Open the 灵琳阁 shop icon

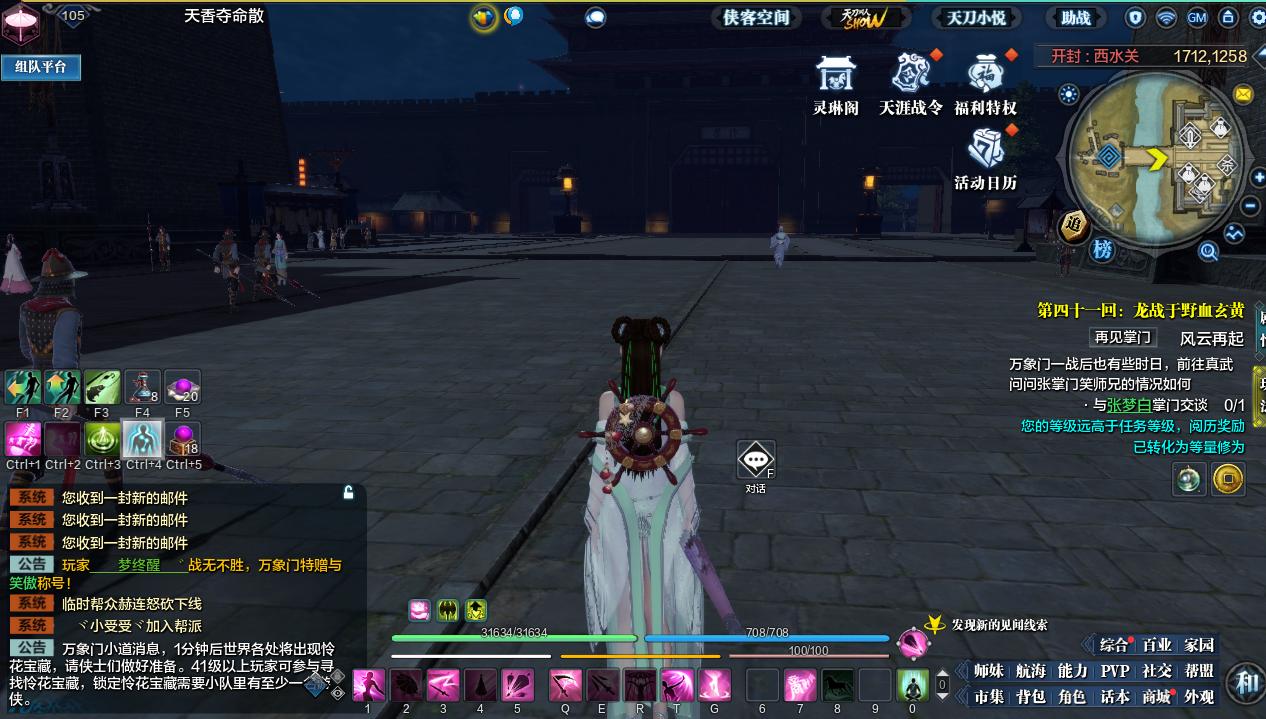[x=835, y=84]
